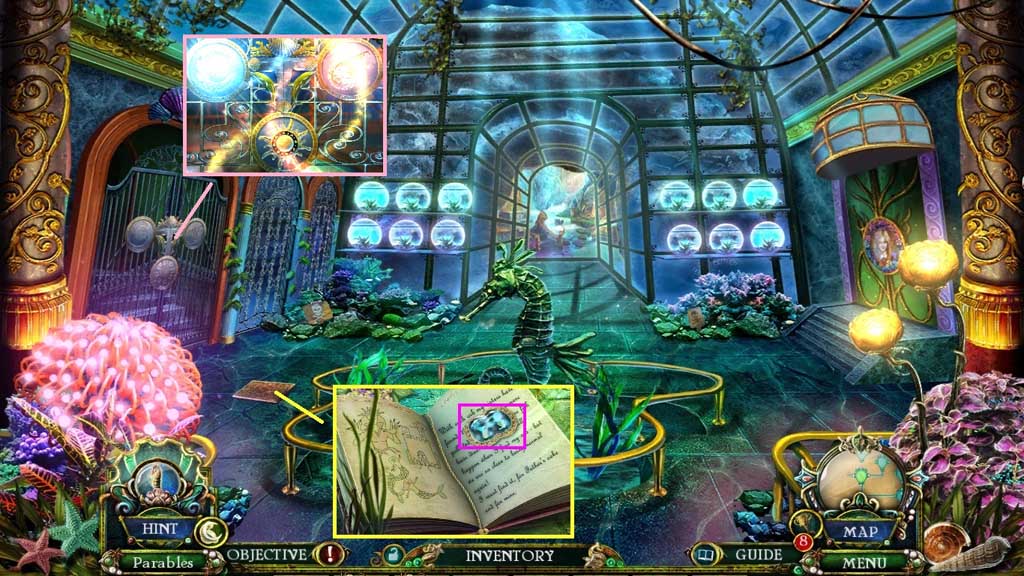The height and width of the screenshot is (576, 1024).
Task: Expand the Inventory bar
Action: tap(509, 555)
